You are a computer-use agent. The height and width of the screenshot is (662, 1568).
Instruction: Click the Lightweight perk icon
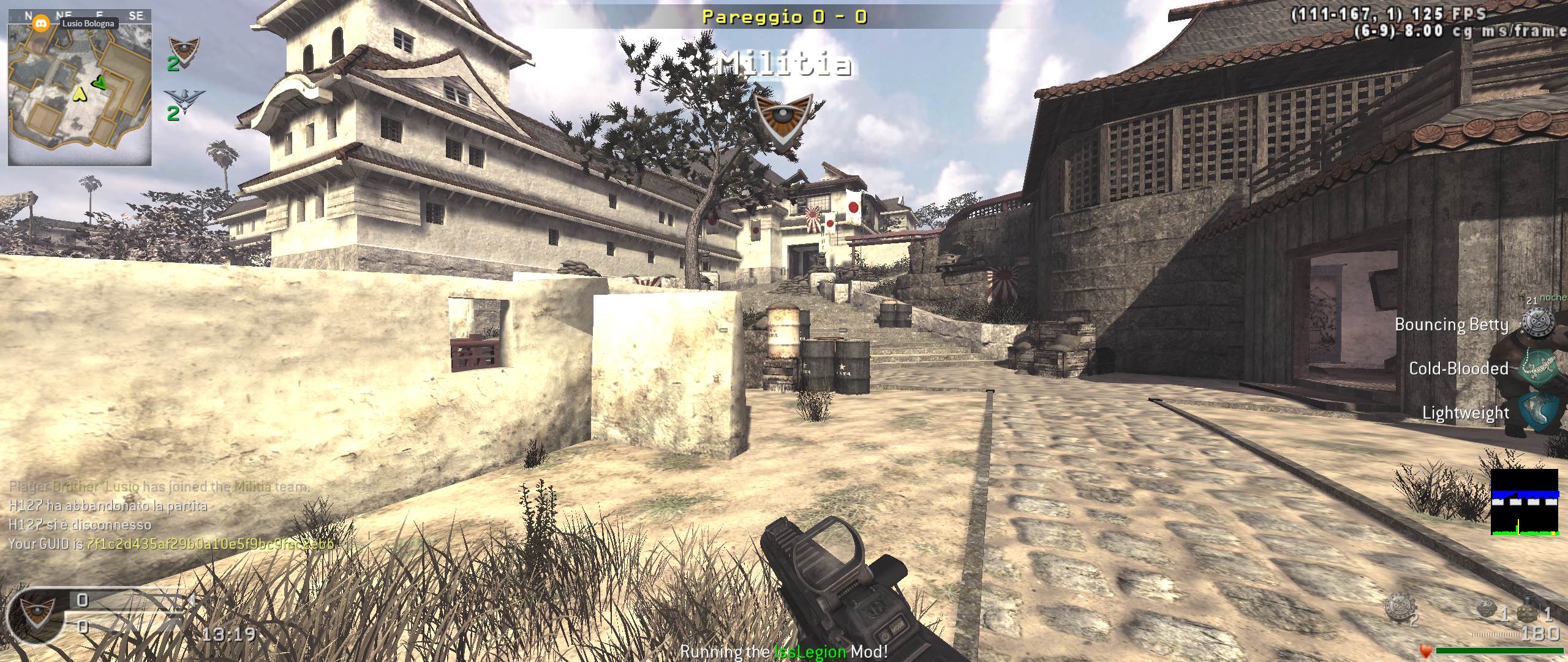(x=1537, y=413)
